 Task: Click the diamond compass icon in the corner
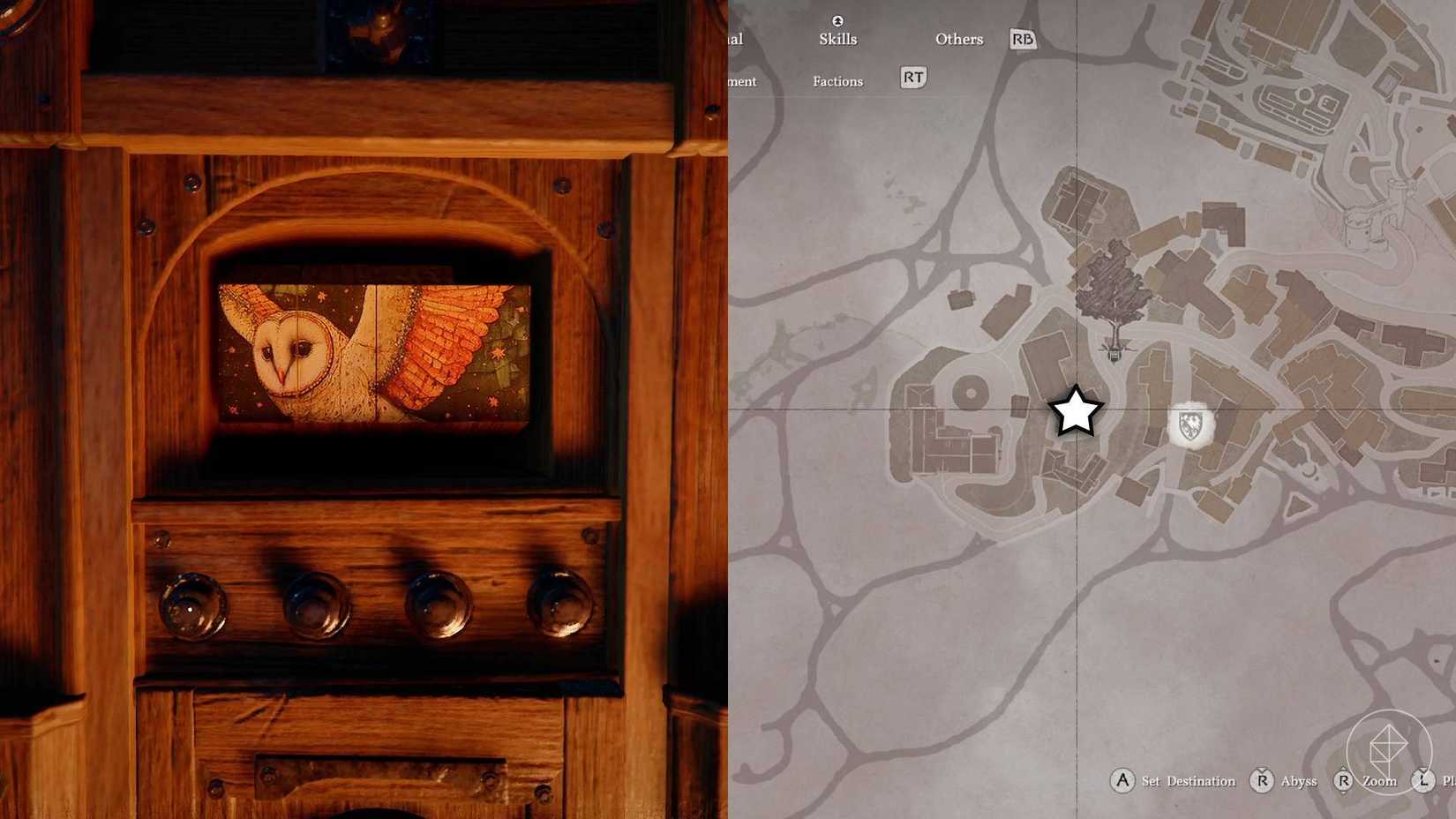(x=1390, y=750)
